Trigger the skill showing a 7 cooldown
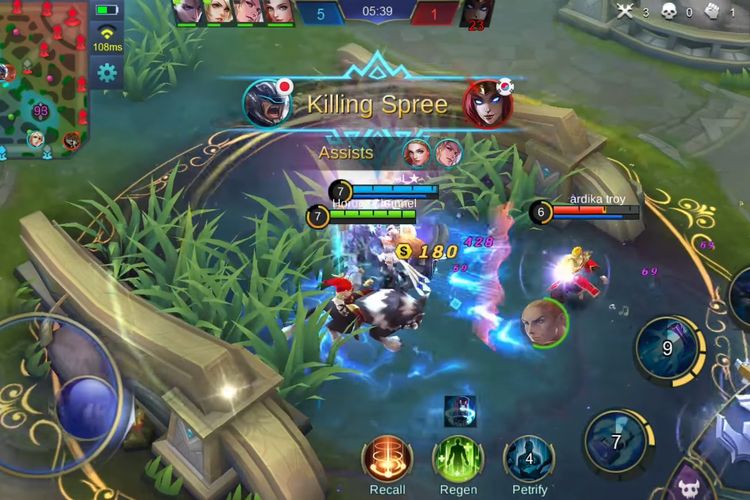 pos(617,441)
